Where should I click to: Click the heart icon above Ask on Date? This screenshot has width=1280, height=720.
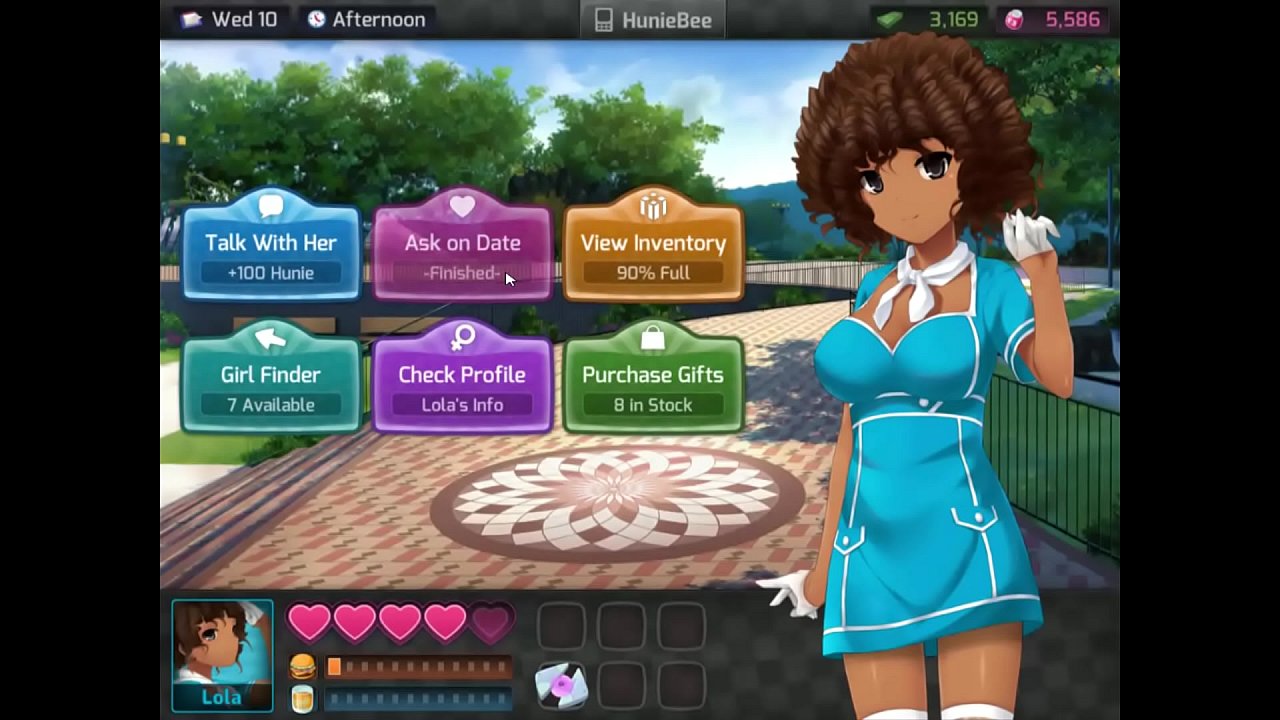[x=461, y=205]
